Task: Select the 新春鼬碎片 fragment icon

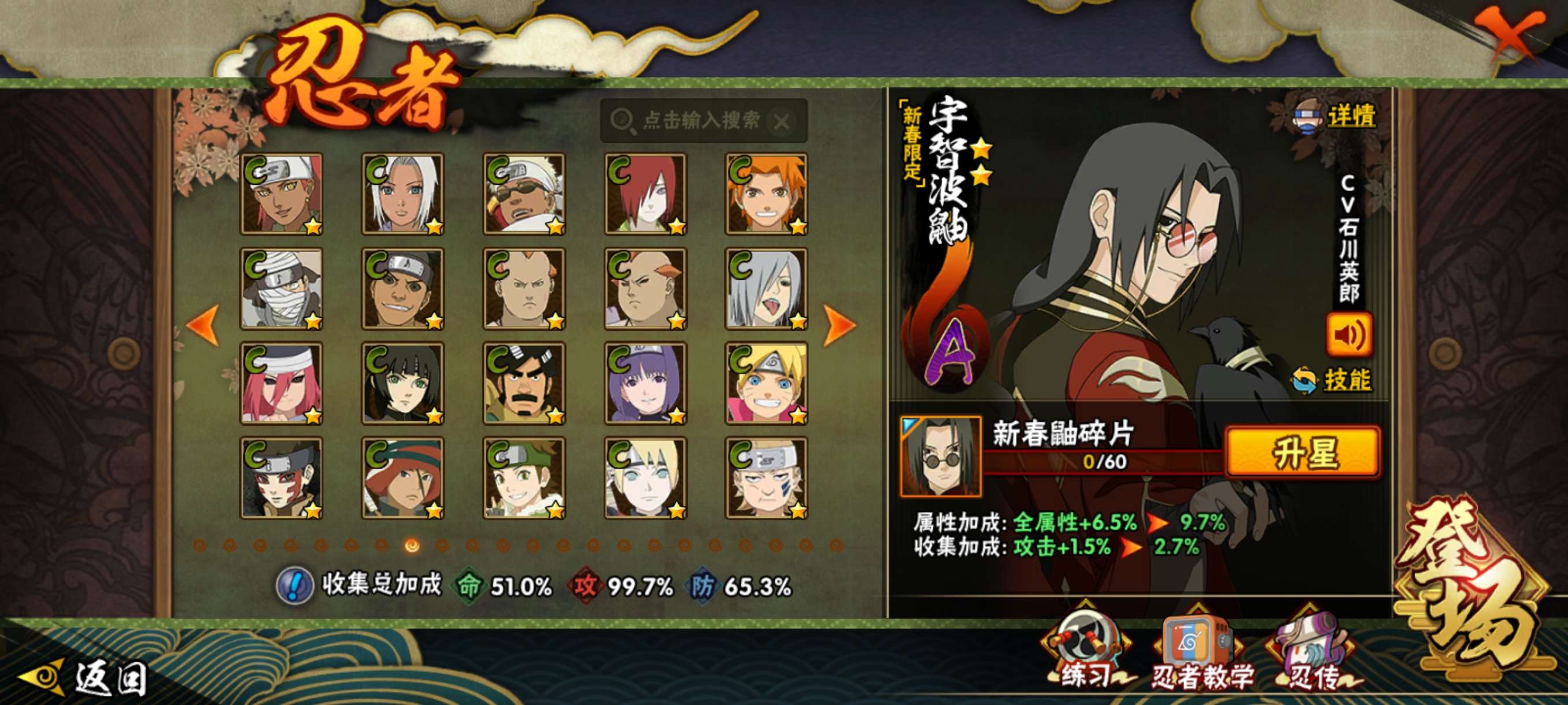Action: pos(941,455)
